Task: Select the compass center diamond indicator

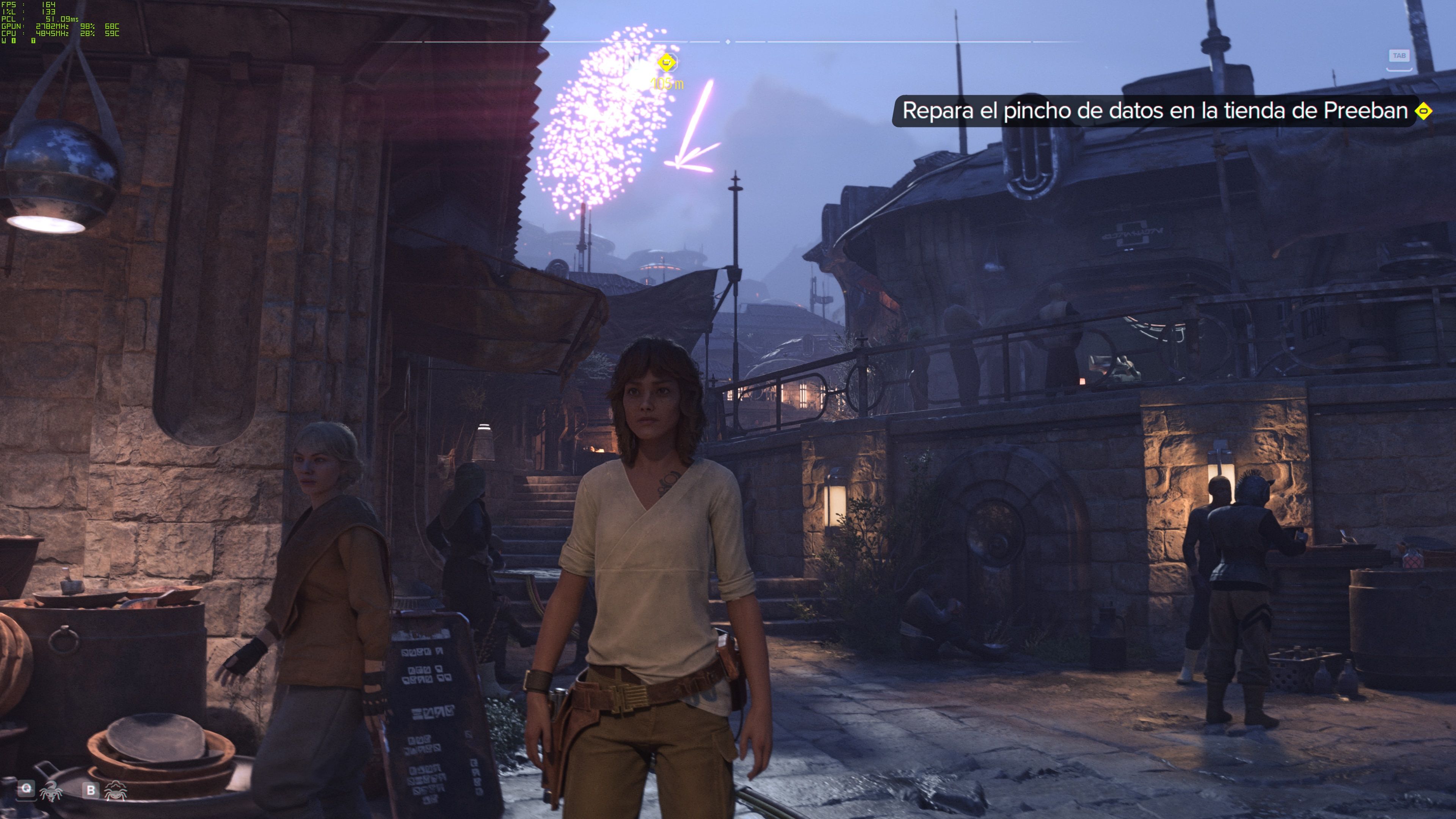Action: (728, 42)
